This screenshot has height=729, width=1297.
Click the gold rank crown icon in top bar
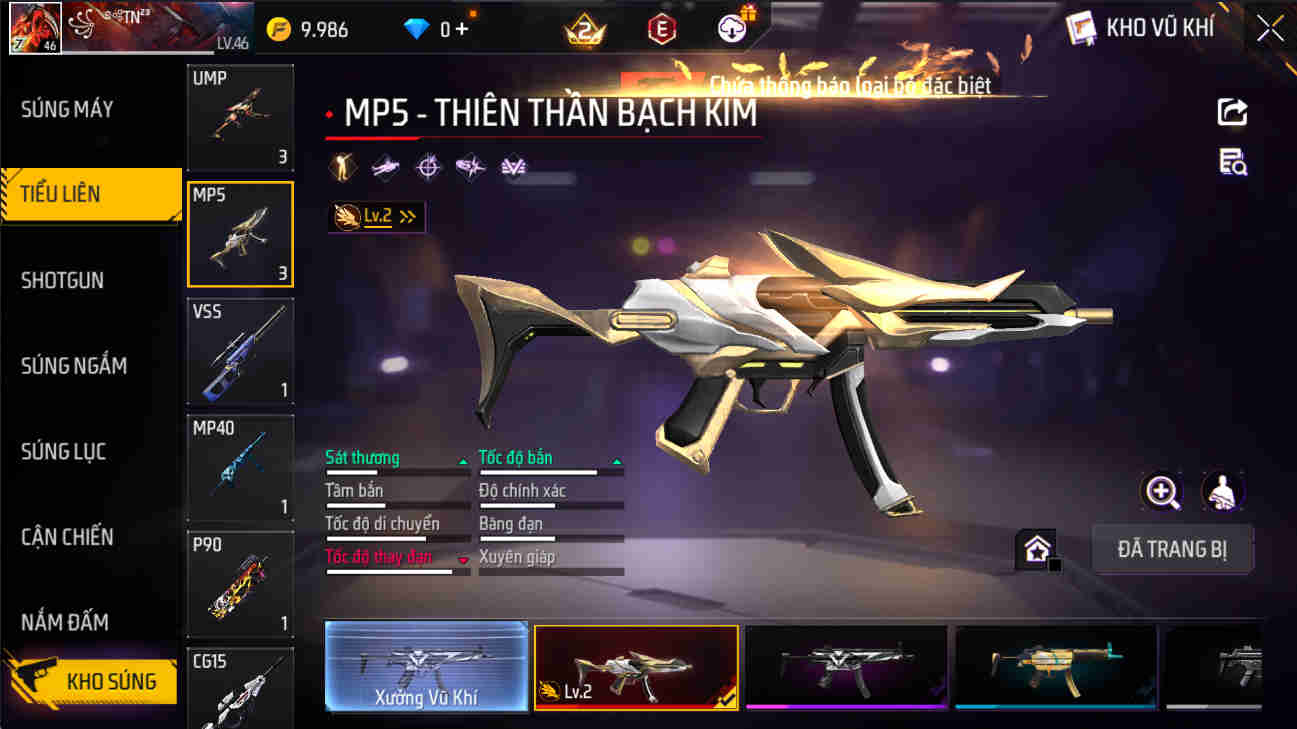pos(583,28)
